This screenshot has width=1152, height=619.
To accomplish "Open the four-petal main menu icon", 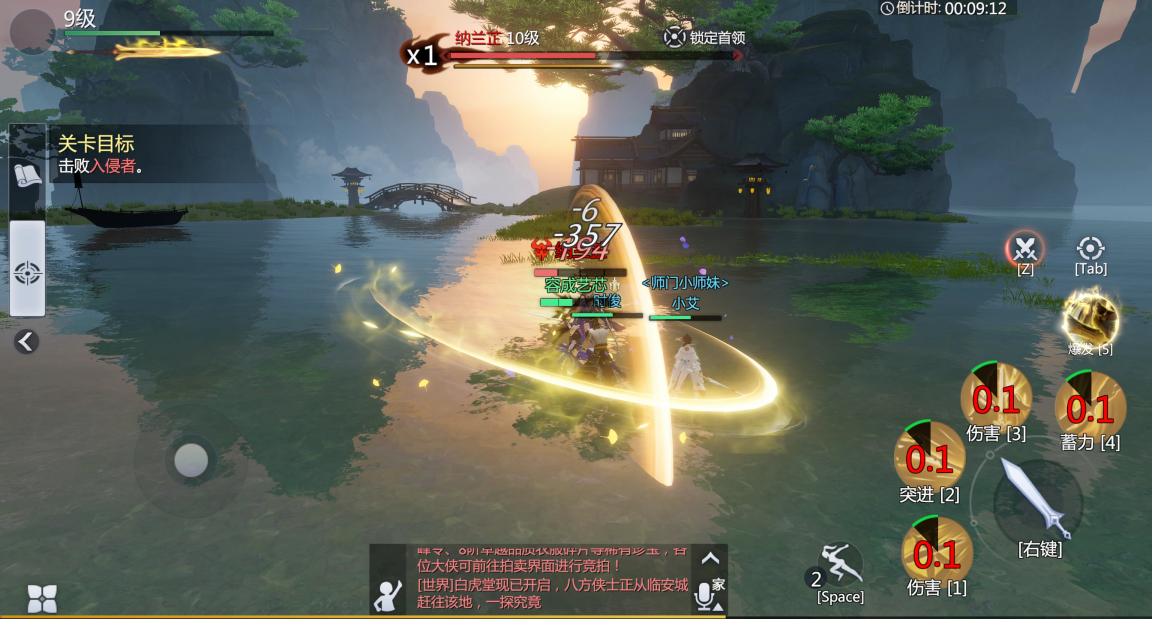I will 41,597.
